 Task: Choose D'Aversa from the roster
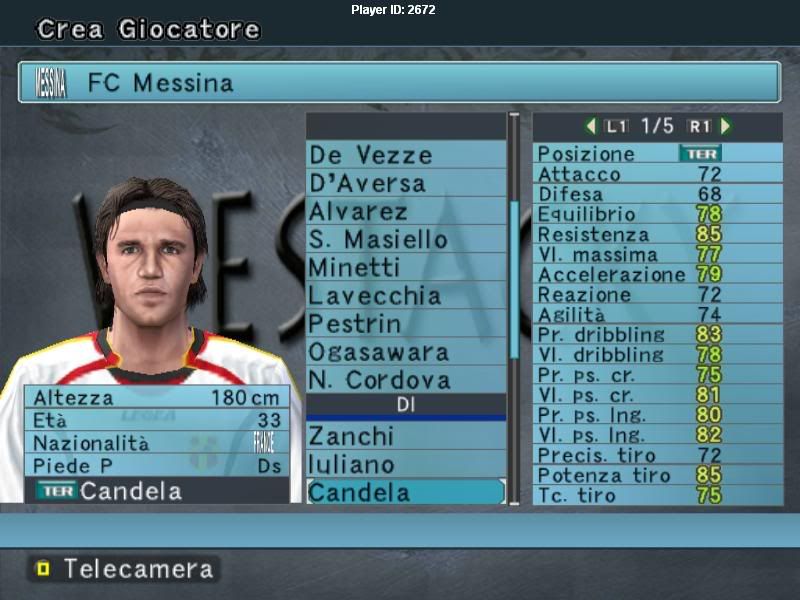tap(405, 183)
